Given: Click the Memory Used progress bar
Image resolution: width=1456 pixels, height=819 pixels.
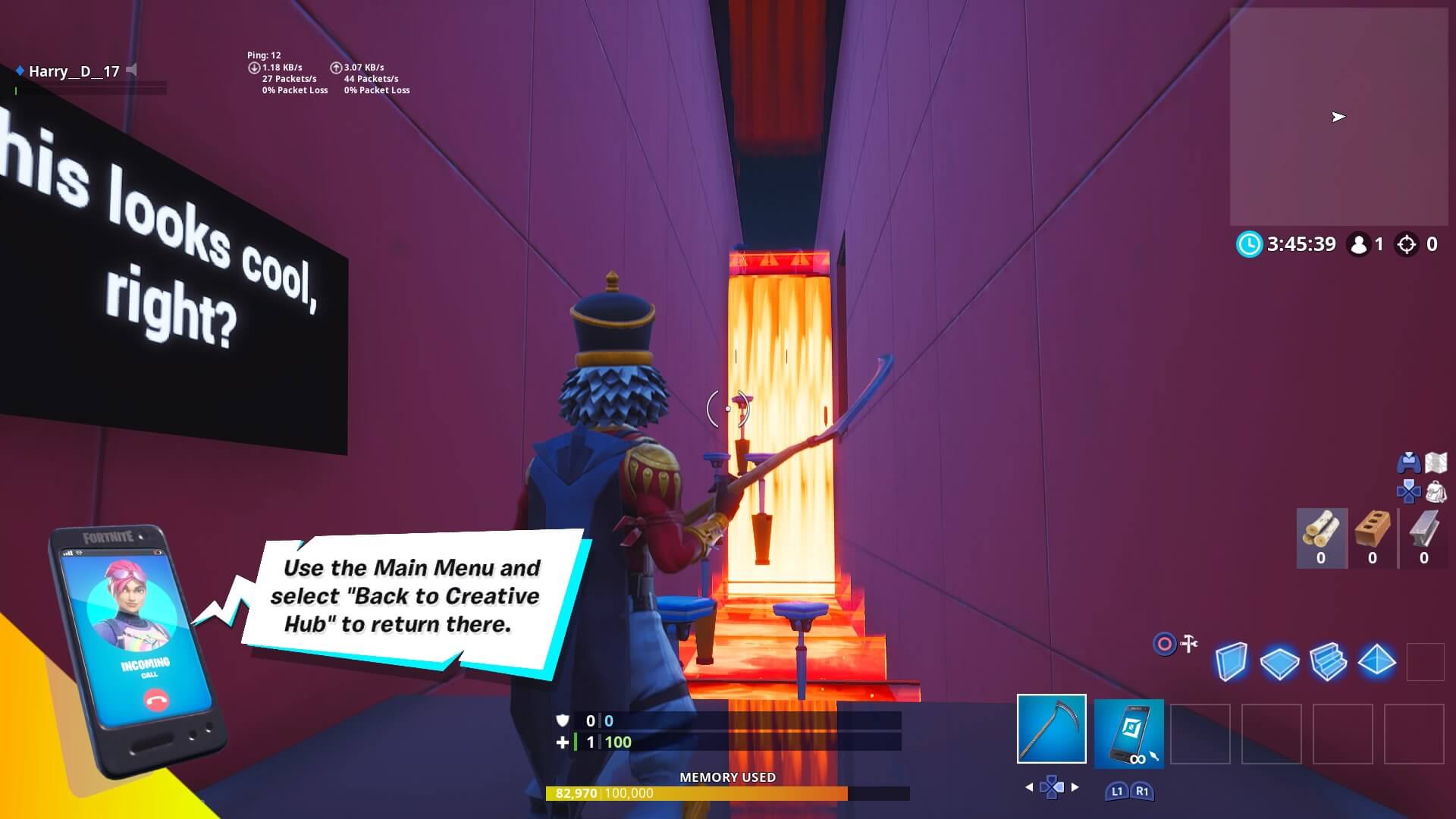Looking at the screenshot, I should [x=728, y=792].
